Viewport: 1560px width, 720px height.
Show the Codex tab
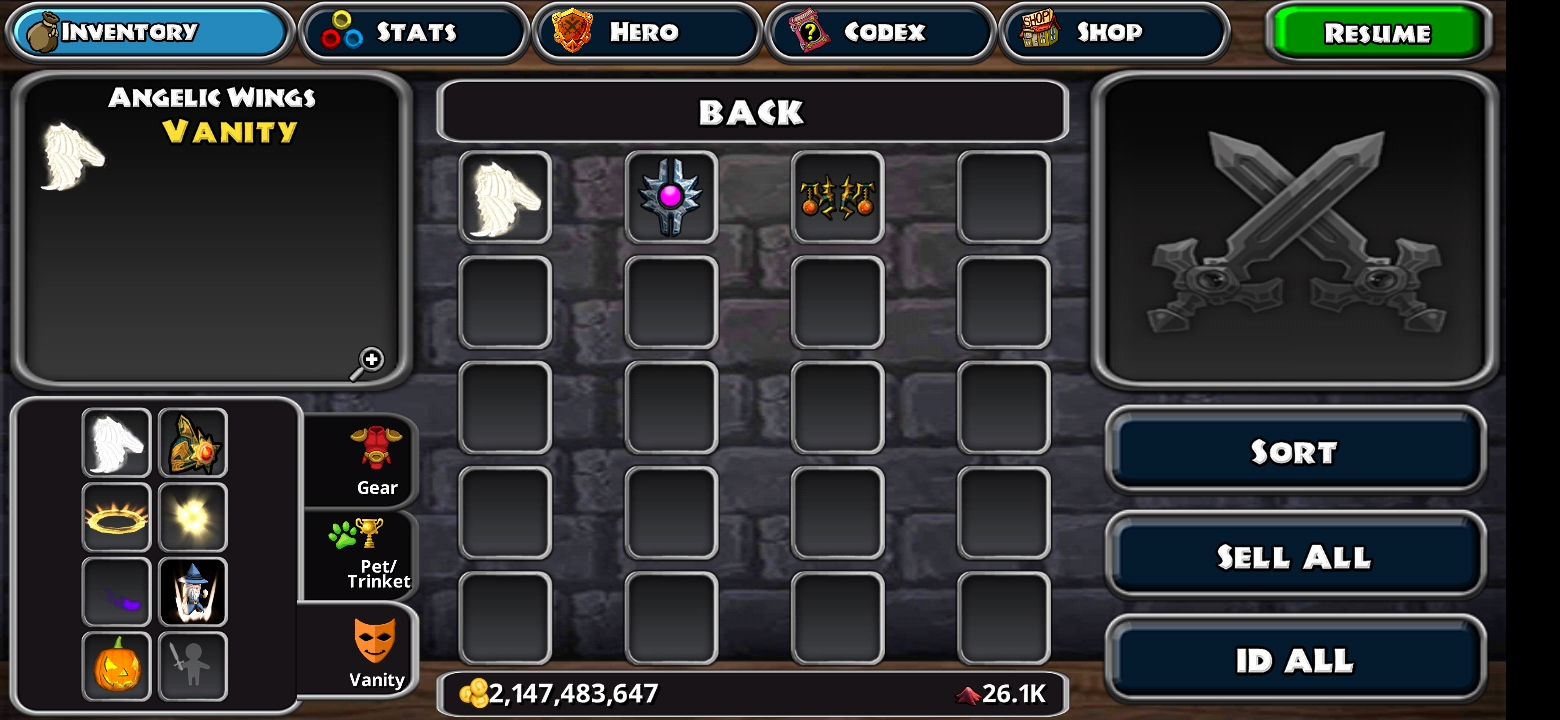click(x=881, y=32)
